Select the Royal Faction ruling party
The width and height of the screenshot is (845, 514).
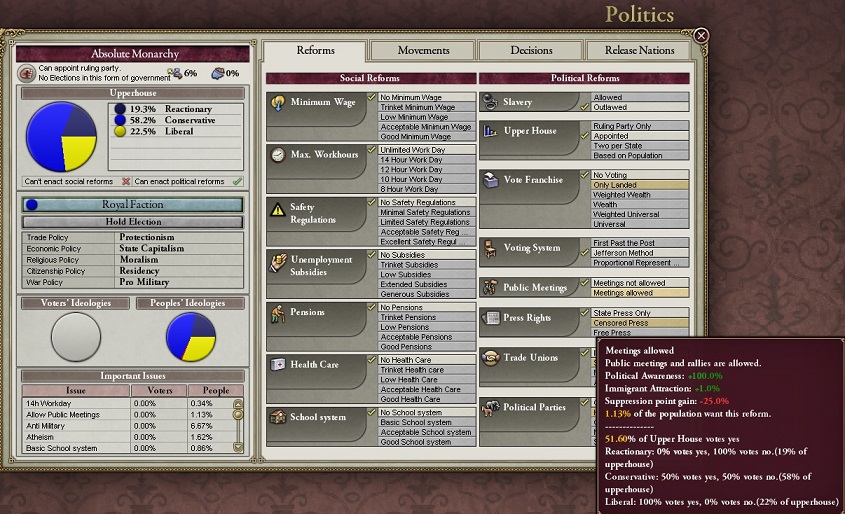133,204
